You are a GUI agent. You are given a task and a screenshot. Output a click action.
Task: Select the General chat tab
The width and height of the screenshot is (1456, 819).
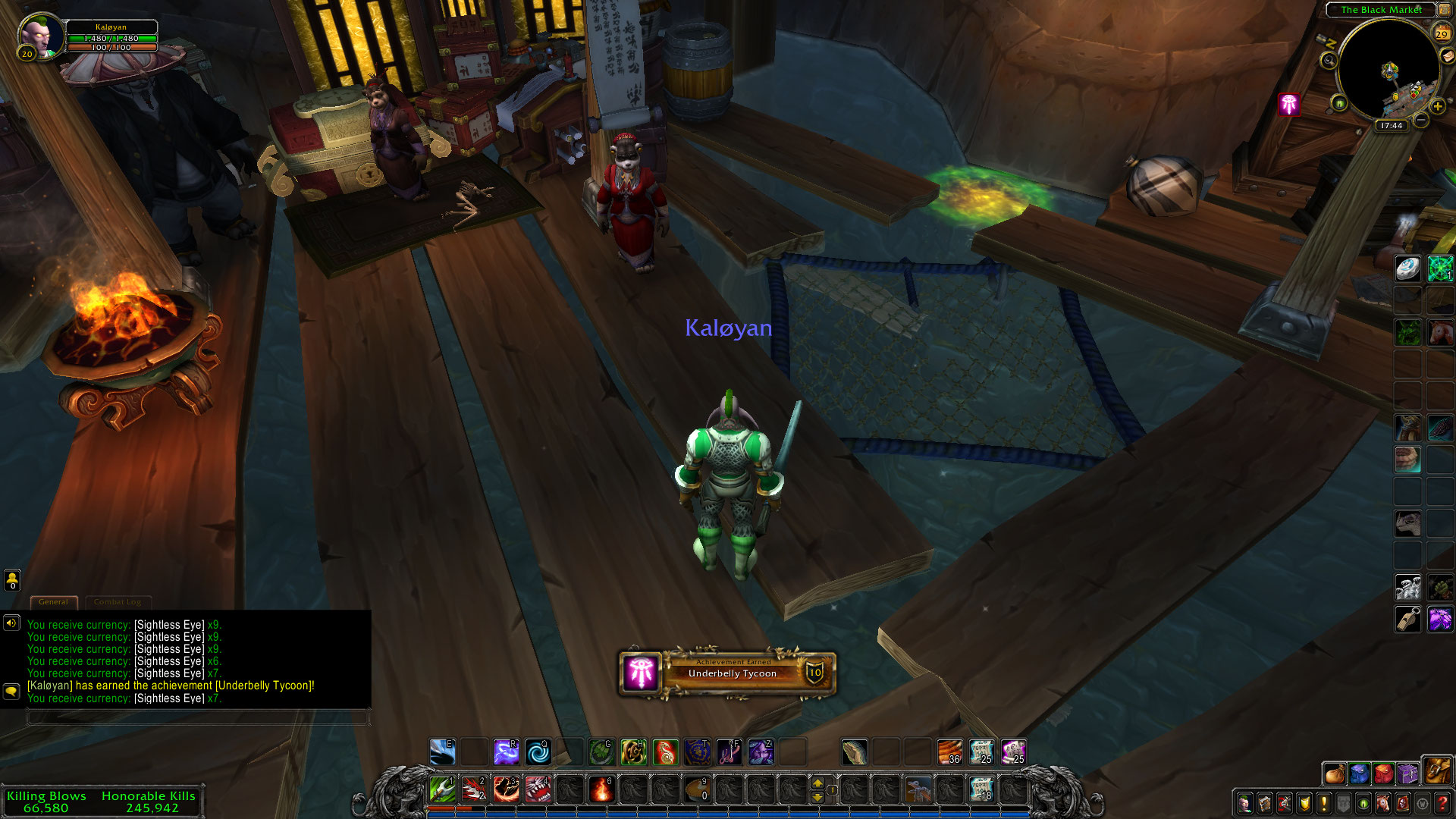(x=53, y=602)
